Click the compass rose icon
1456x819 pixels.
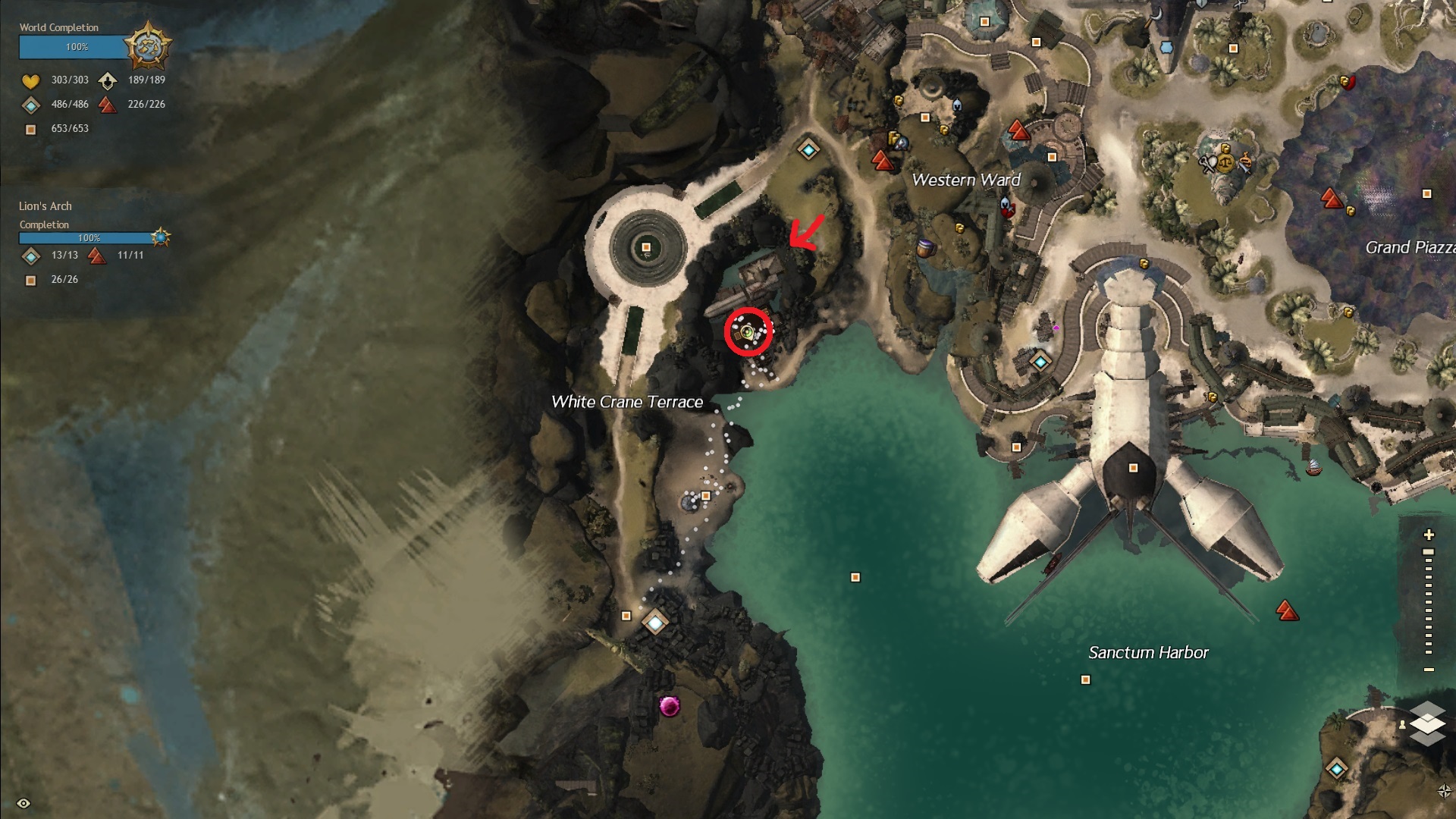pyautogui.click(x=1445, y=791)
